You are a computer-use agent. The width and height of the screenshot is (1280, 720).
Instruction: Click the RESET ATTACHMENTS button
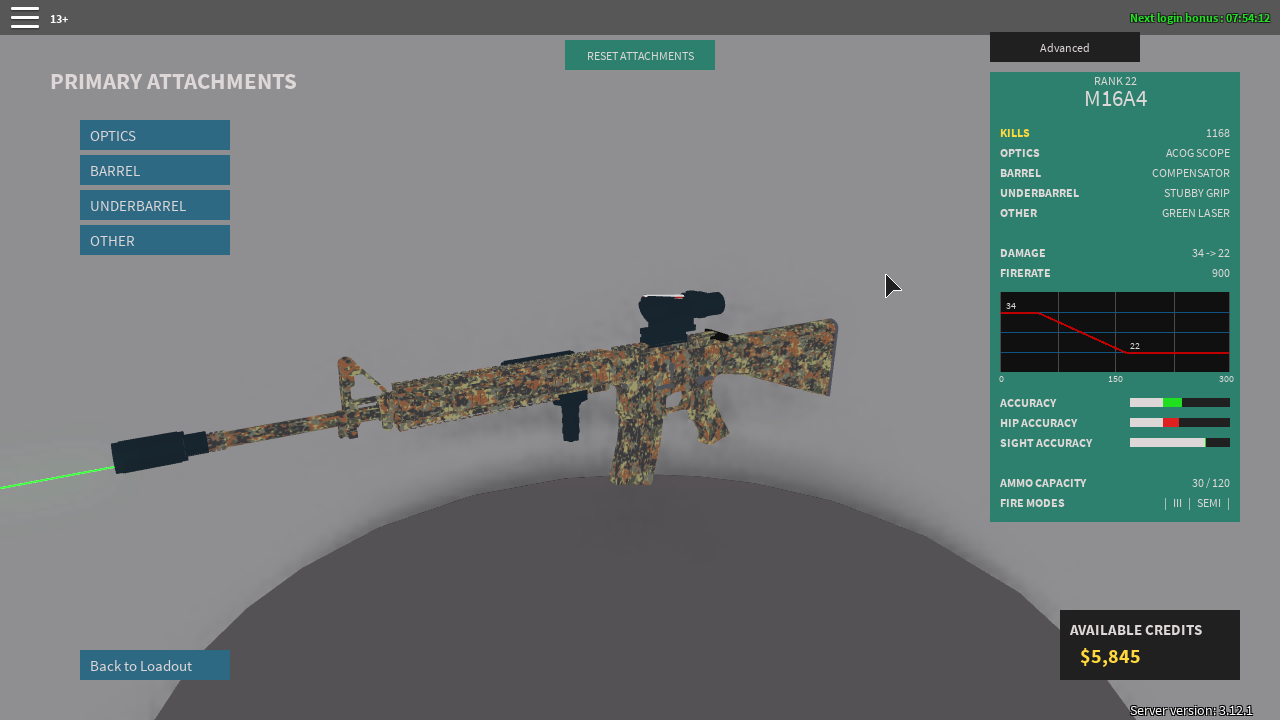[639, 55]
